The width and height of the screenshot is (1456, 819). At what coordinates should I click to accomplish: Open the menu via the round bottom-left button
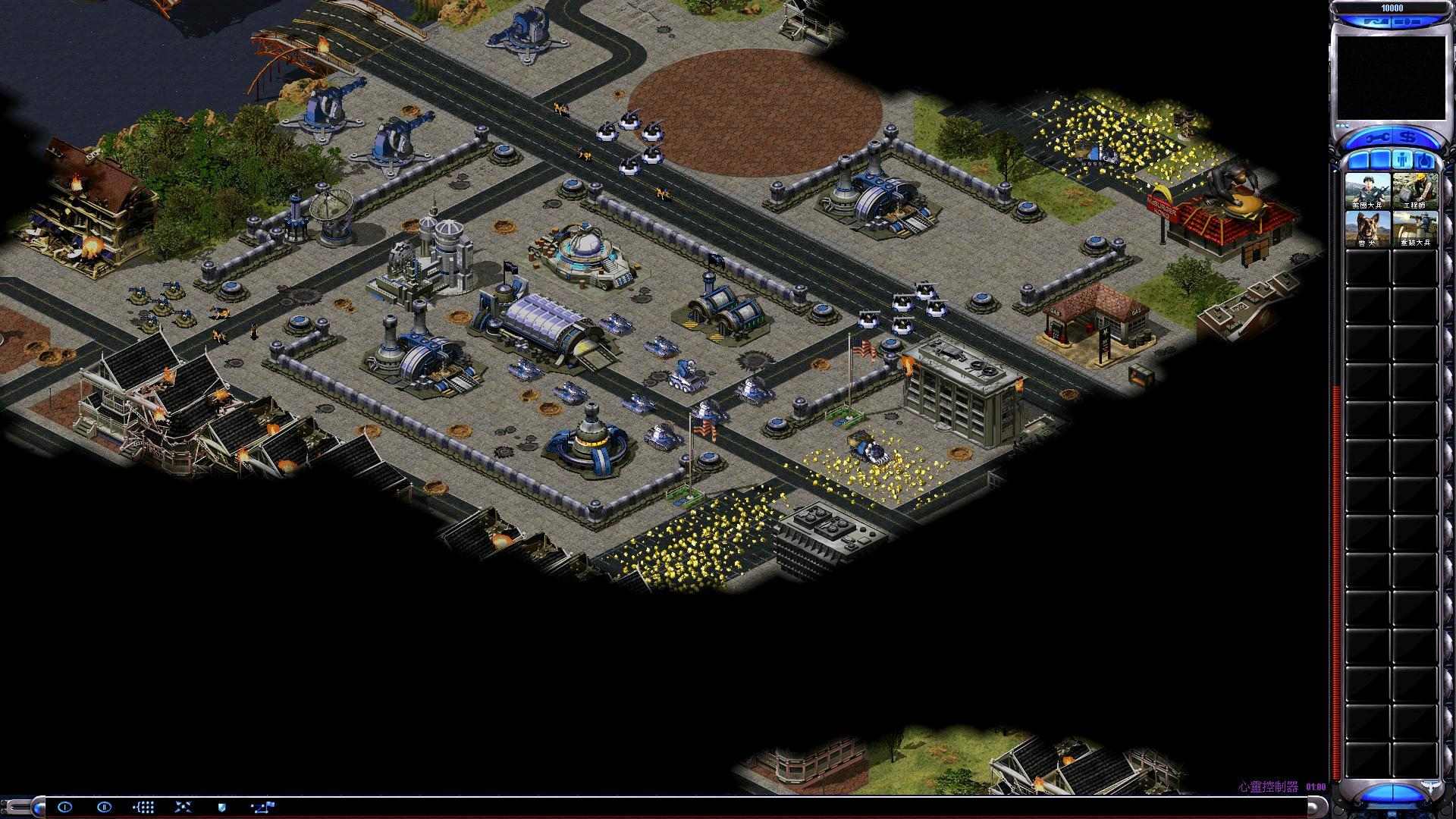[36, 805]
